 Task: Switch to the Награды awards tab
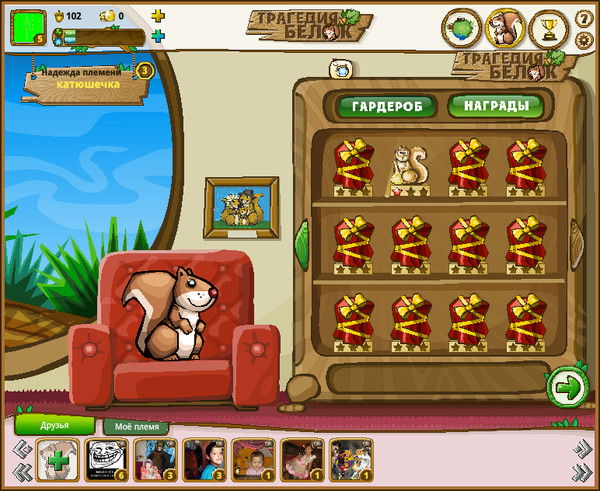tap(488, 105)
